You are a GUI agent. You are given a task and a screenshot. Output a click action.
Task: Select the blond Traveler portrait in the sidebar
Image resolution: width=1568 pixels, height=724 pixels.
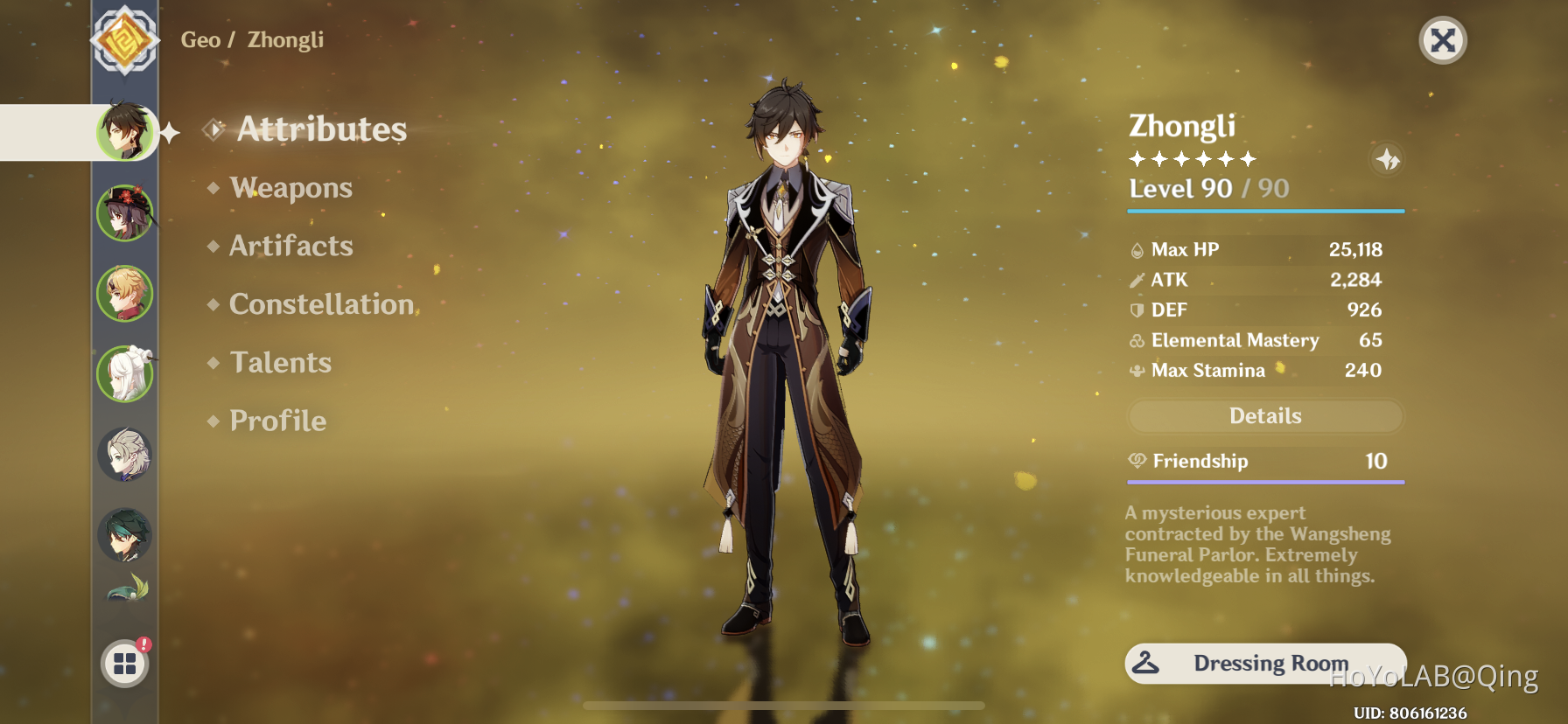[x=125, y=293]
